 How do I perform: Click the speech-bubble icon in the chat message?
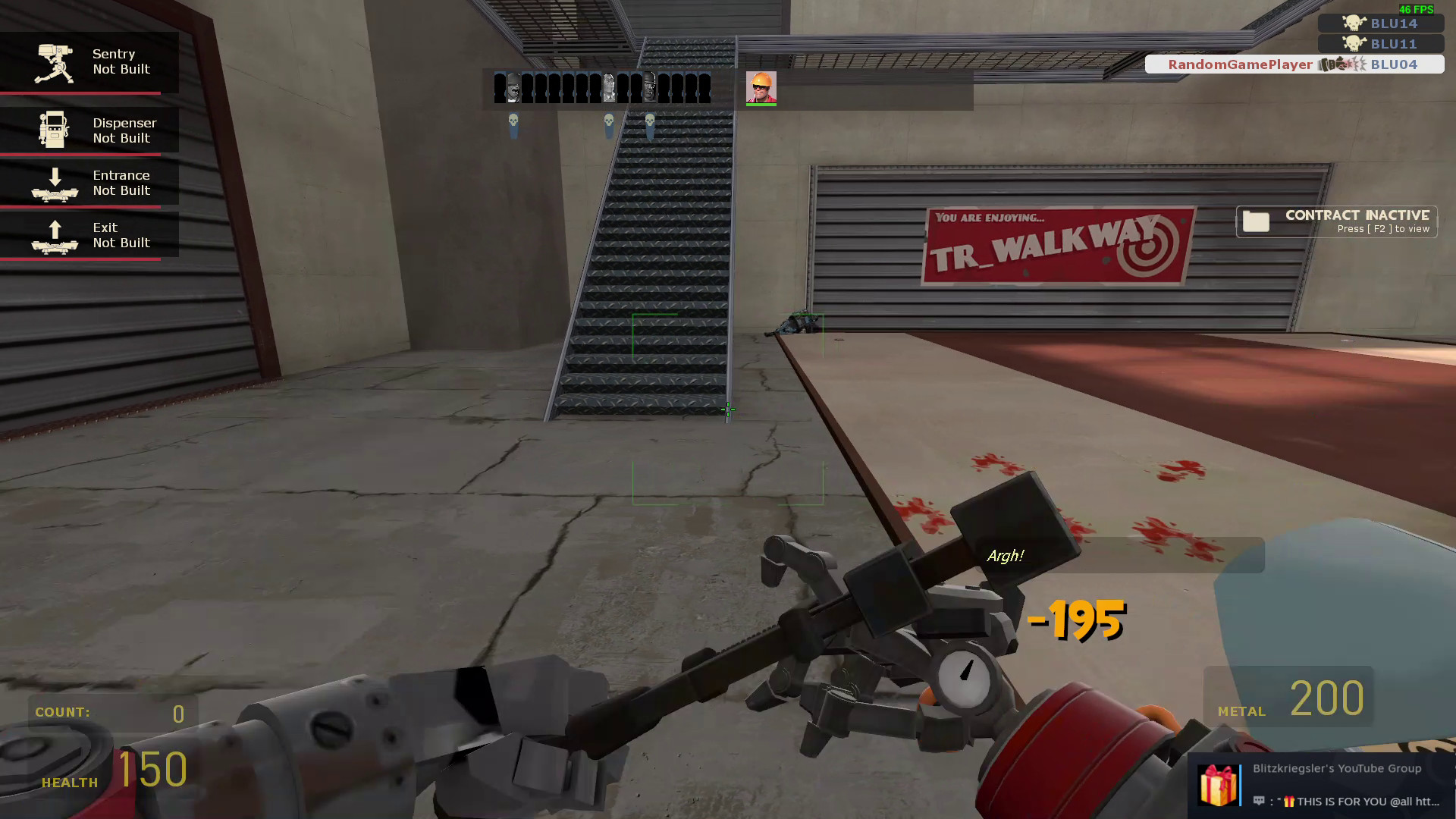(x=1261, y=801)
